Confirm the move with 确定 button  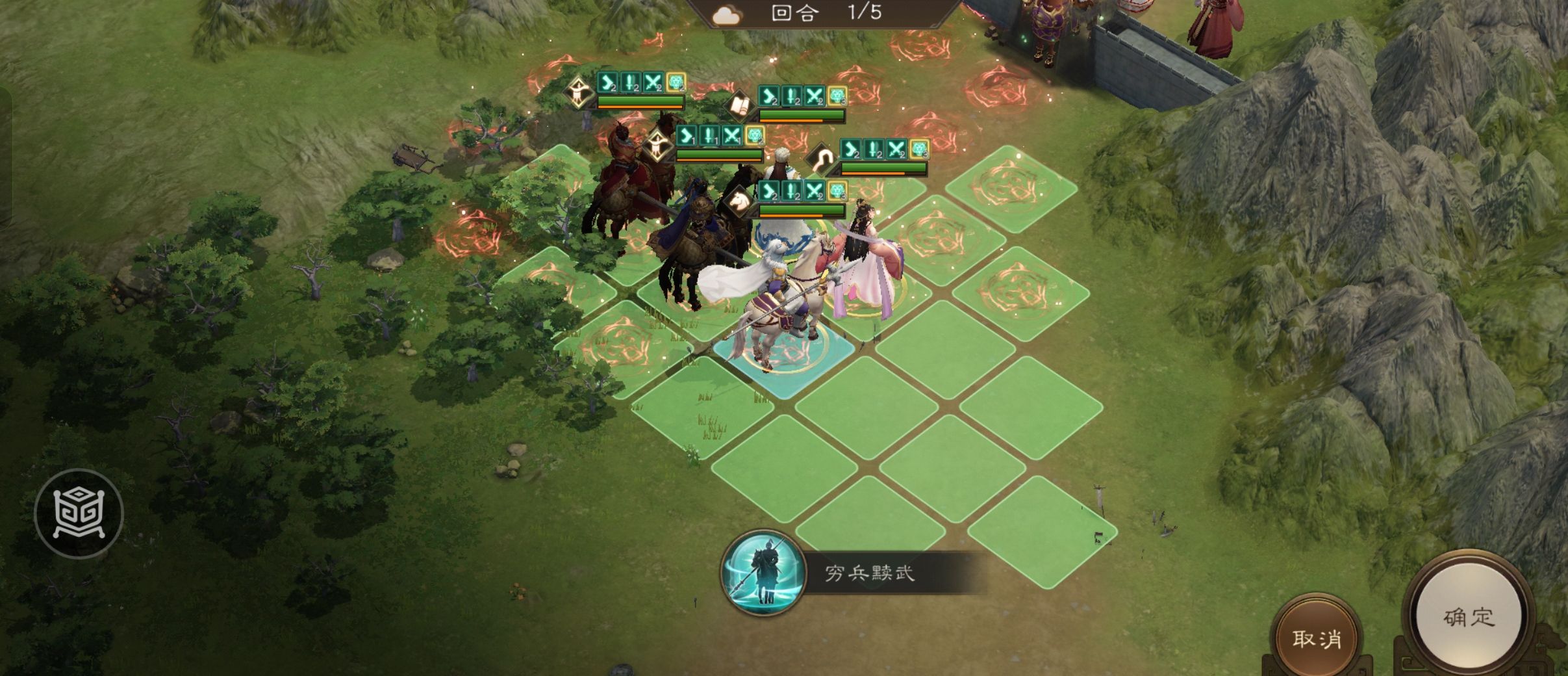[1469, 617]
